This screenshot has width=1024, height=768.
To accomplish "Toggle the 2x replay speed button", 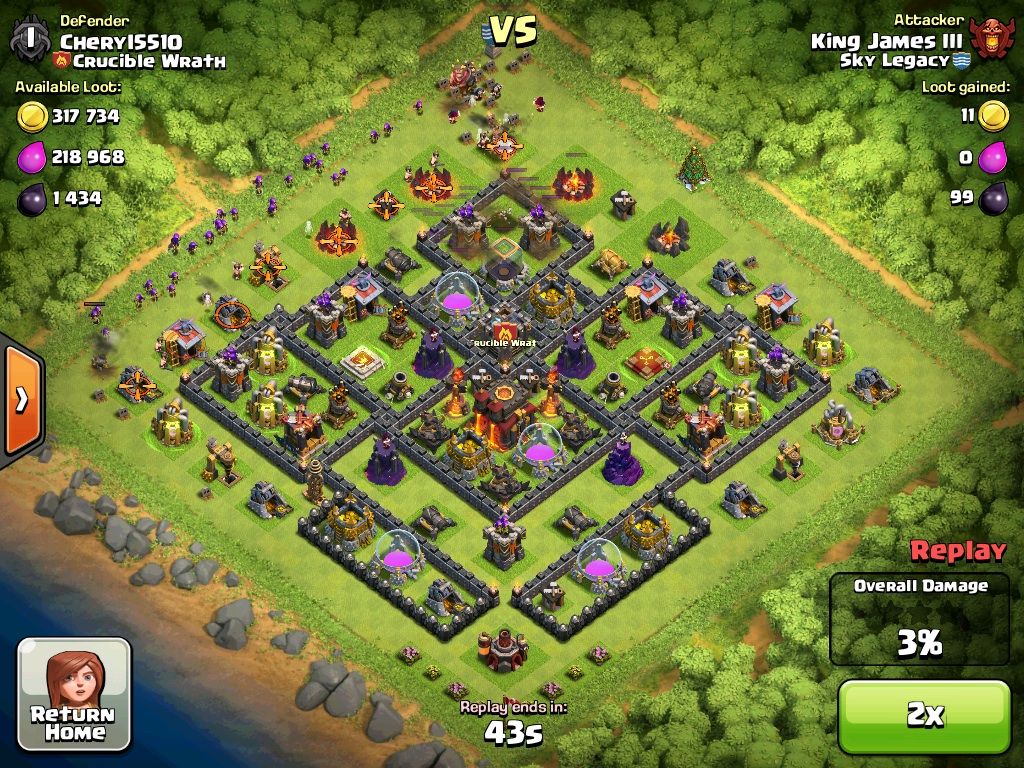I will pyautogui.click(x=924, y=715).
